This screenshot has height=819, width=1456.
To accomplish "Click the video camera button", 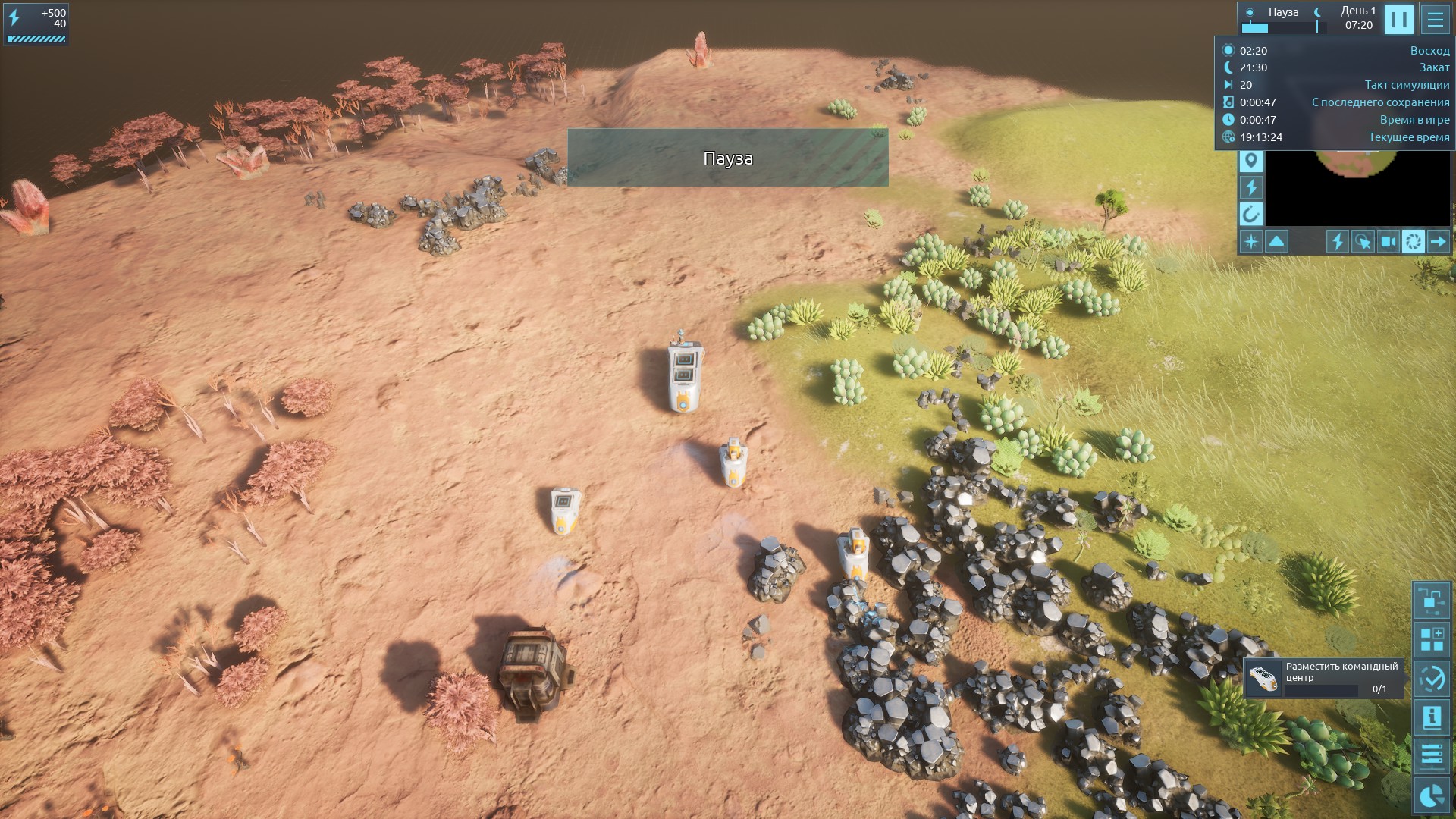I will (1389, 242).
